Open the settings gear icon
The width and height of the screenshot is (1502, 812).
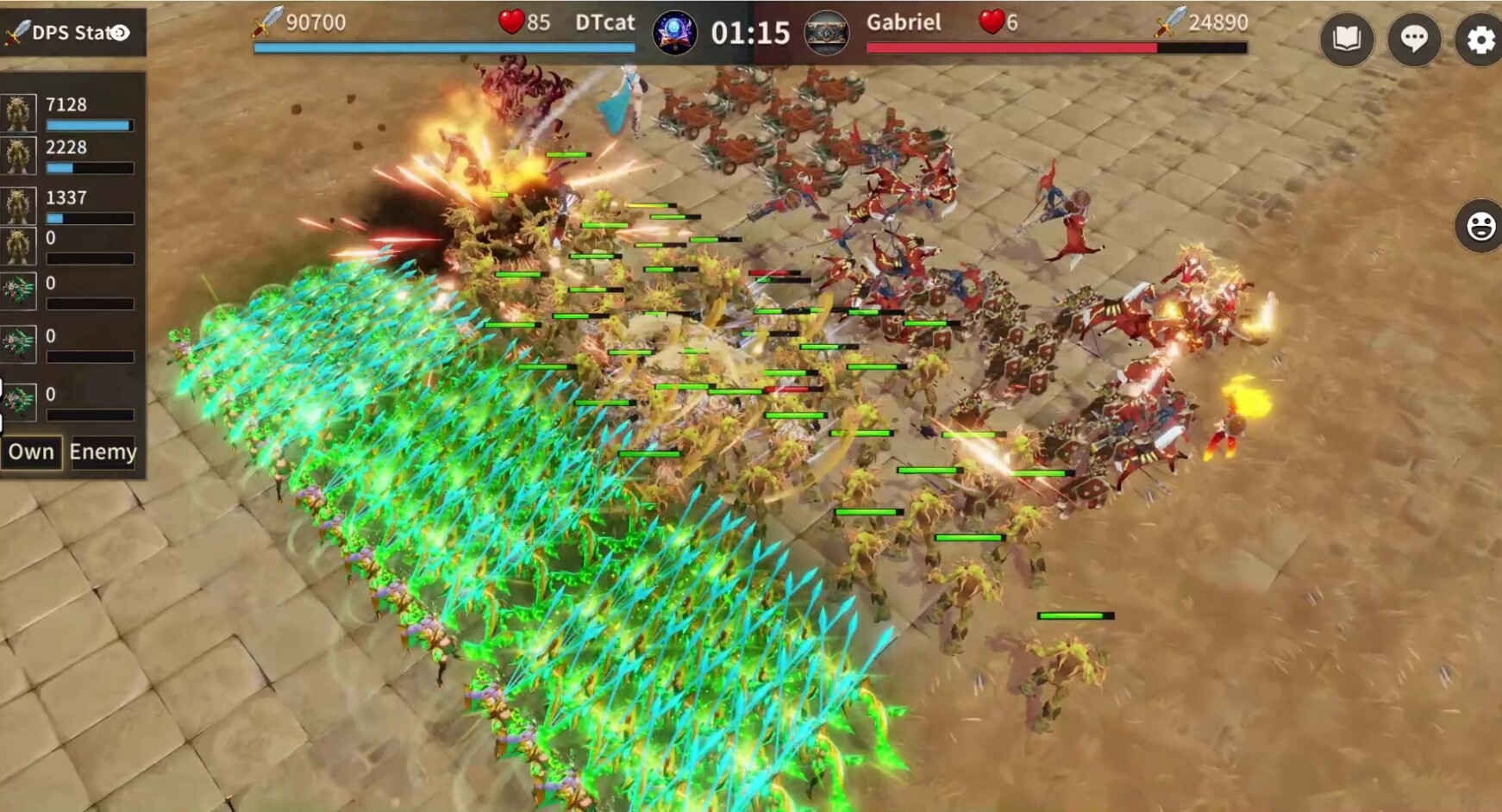(x=1480, y=40)
